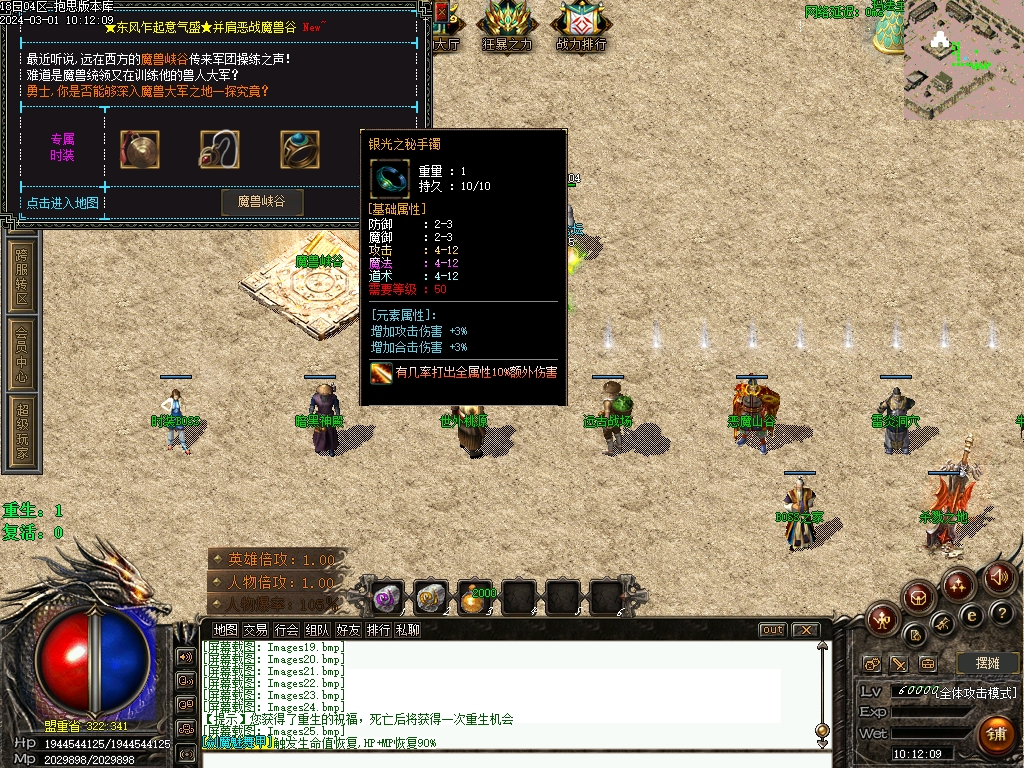Open the 跨服转区 side button
Viewport: 1024px width, 768px height.
coord(22,277)
